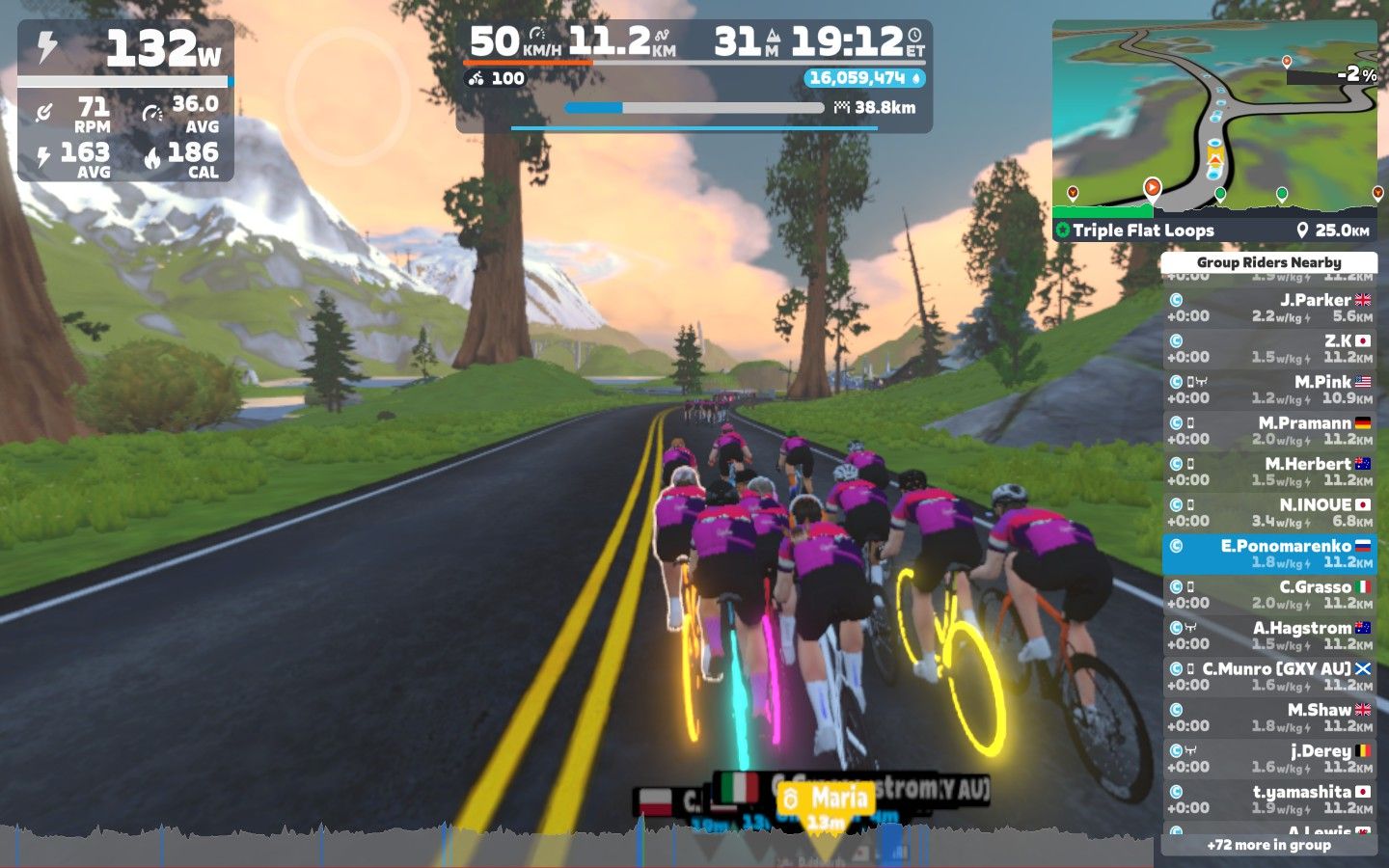The image size is (1389, 868).
Task: View t.yamashita from the riders list
Action: pos(1268,800)
